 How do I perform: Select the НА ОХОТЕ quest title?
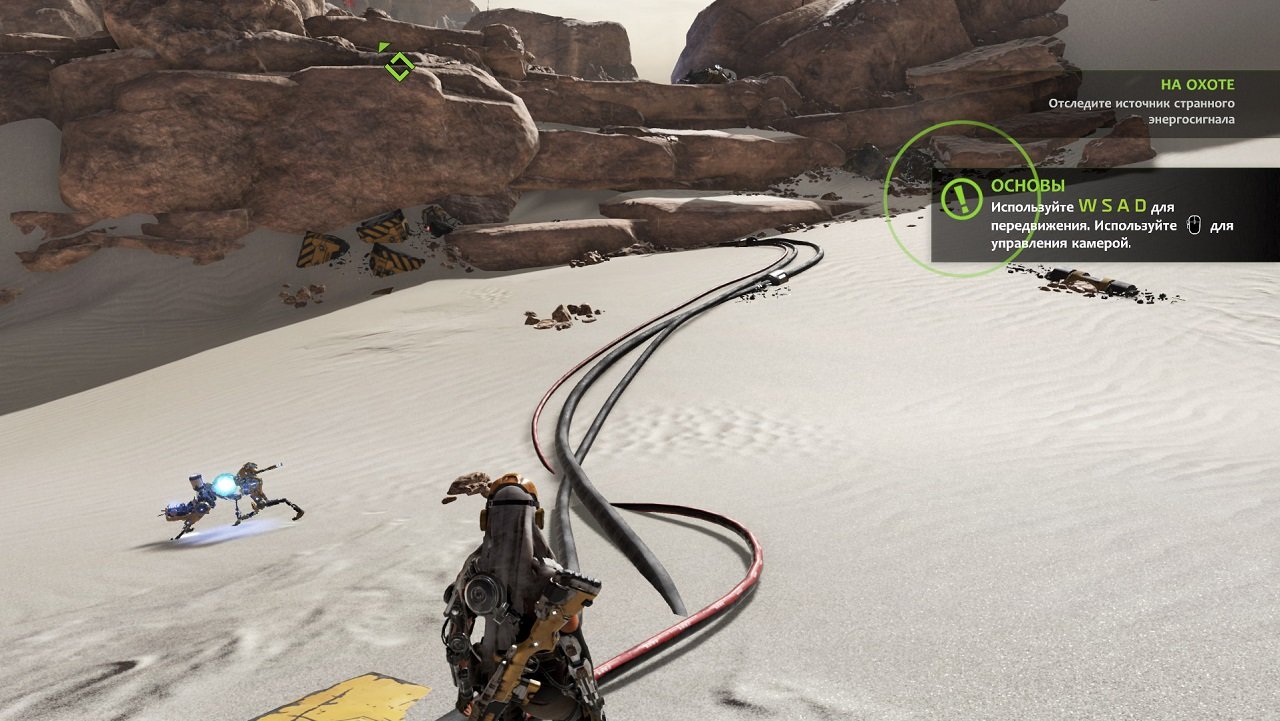click(1196, 84)
